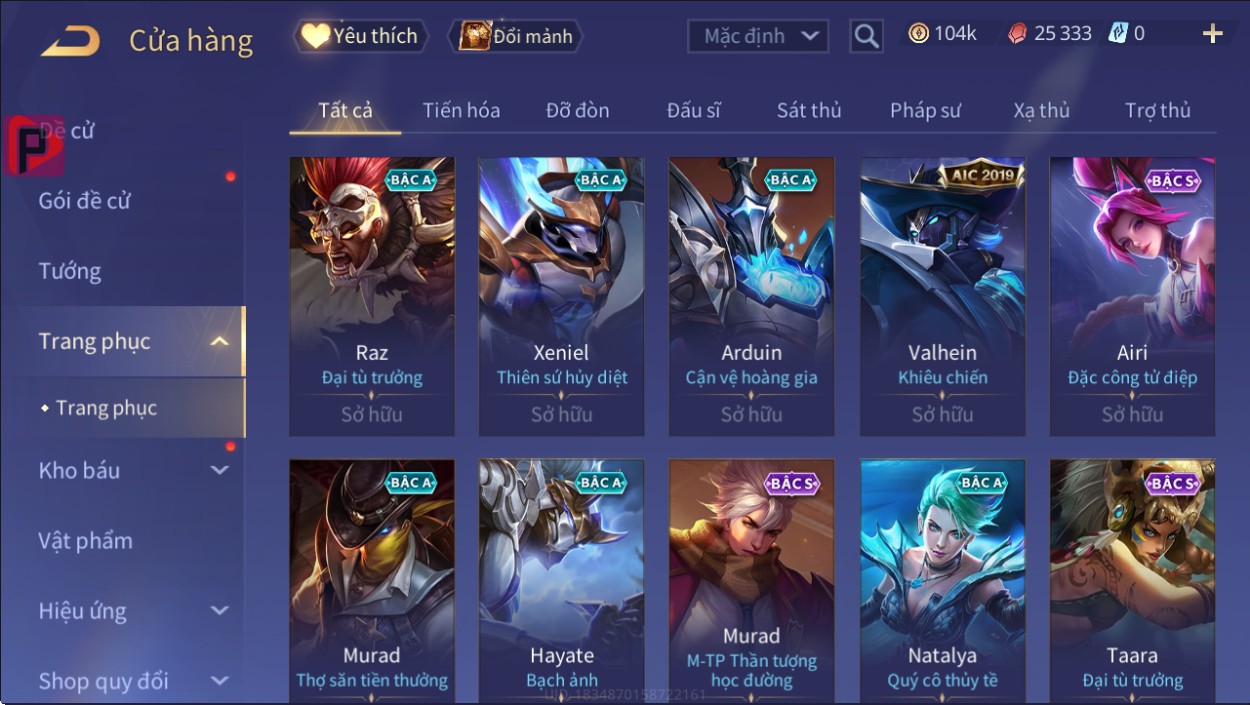1250x705 pixels.
Task: Open the Tướng heroes menu
Action: [70, 271]
